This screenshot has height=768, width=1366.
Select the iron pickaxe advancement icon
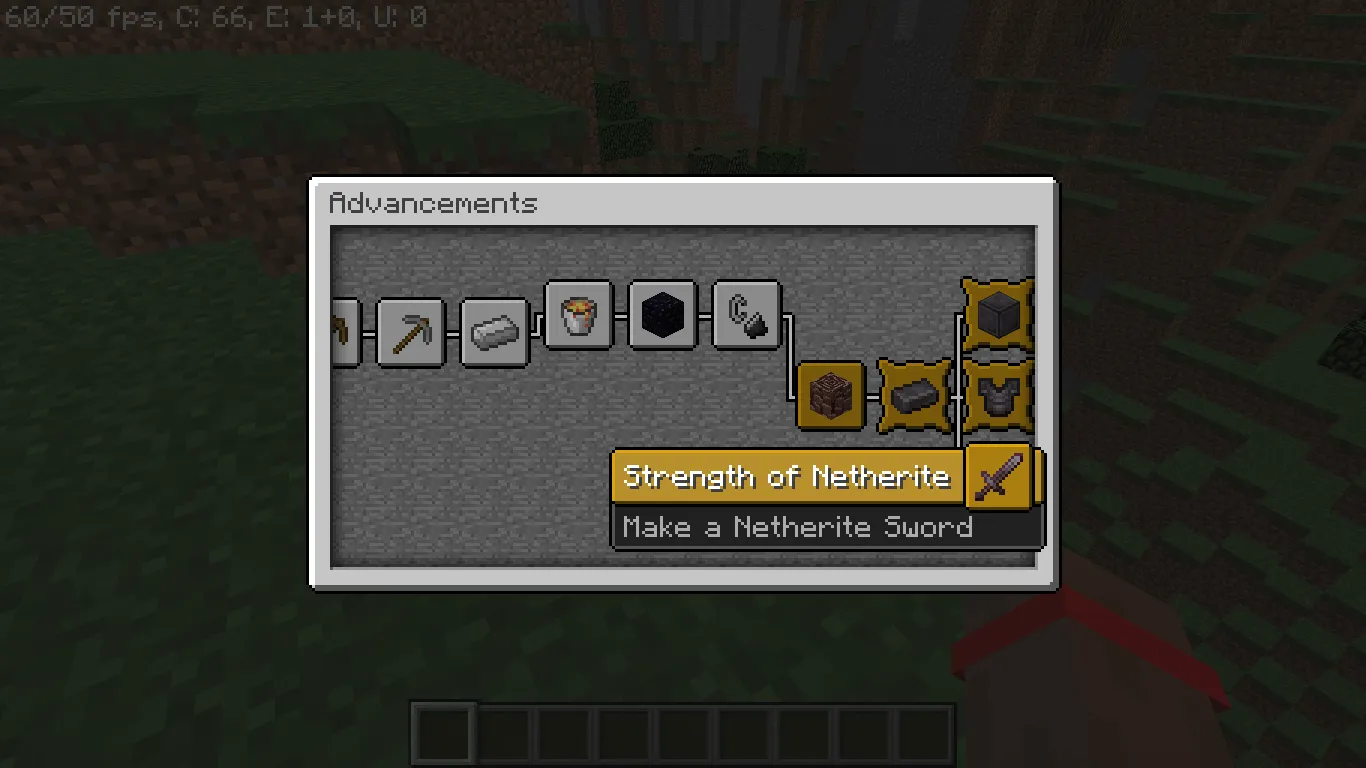(411, 332)
